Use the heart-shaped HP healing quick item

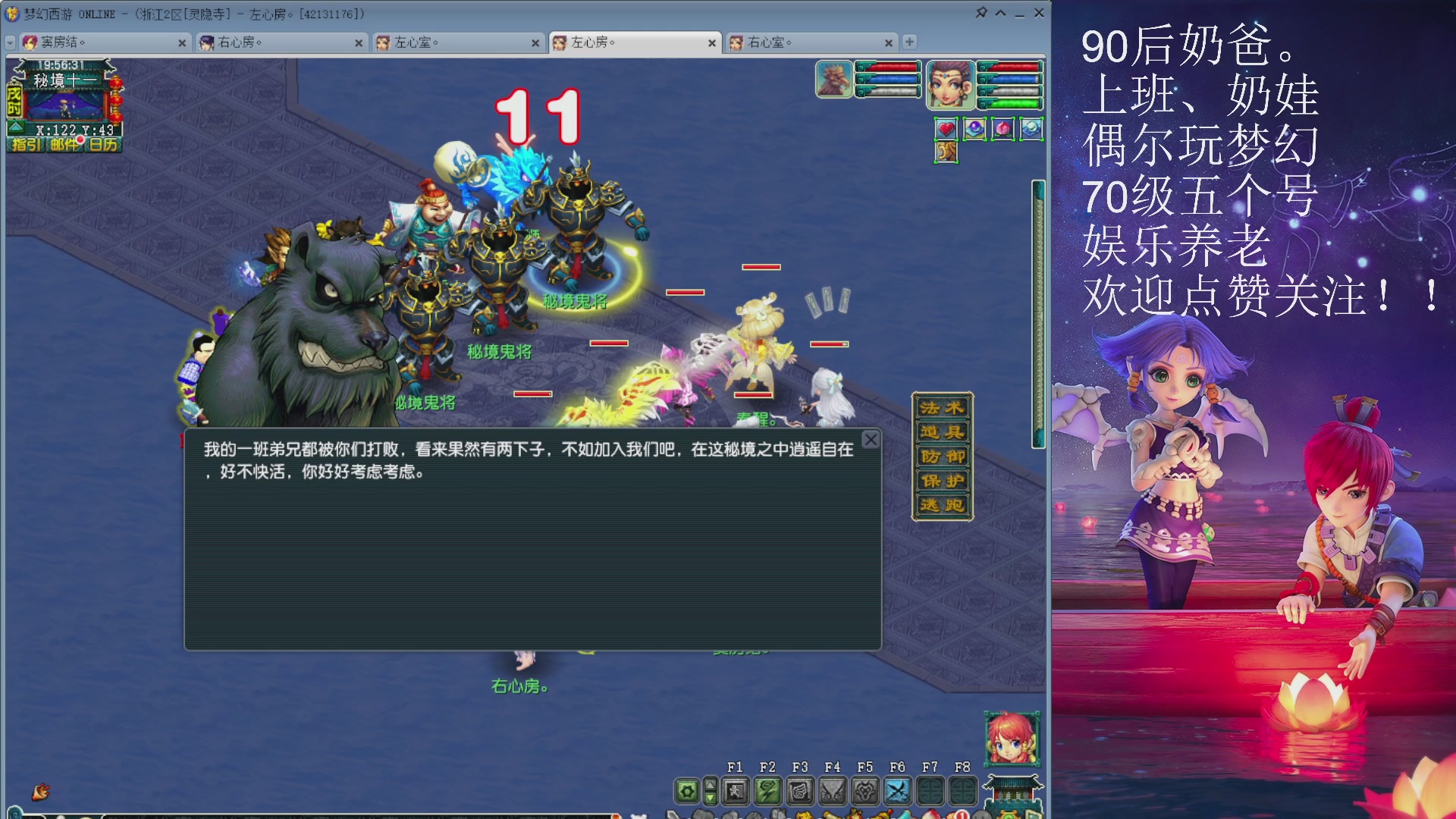[946, 129]
